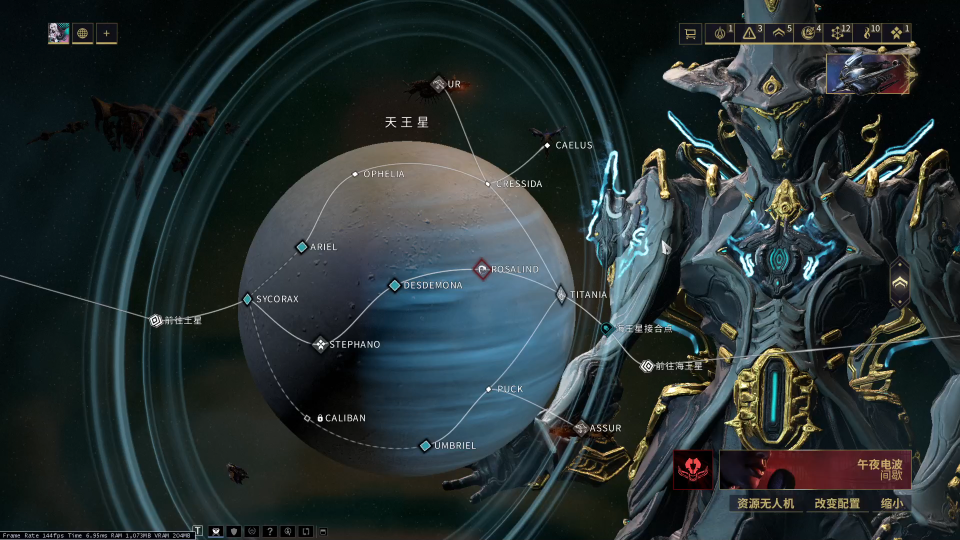
Task: Travel to Pluto via 前往冥王星 junction
Action: pyautogui.click(x=156, y=321)
